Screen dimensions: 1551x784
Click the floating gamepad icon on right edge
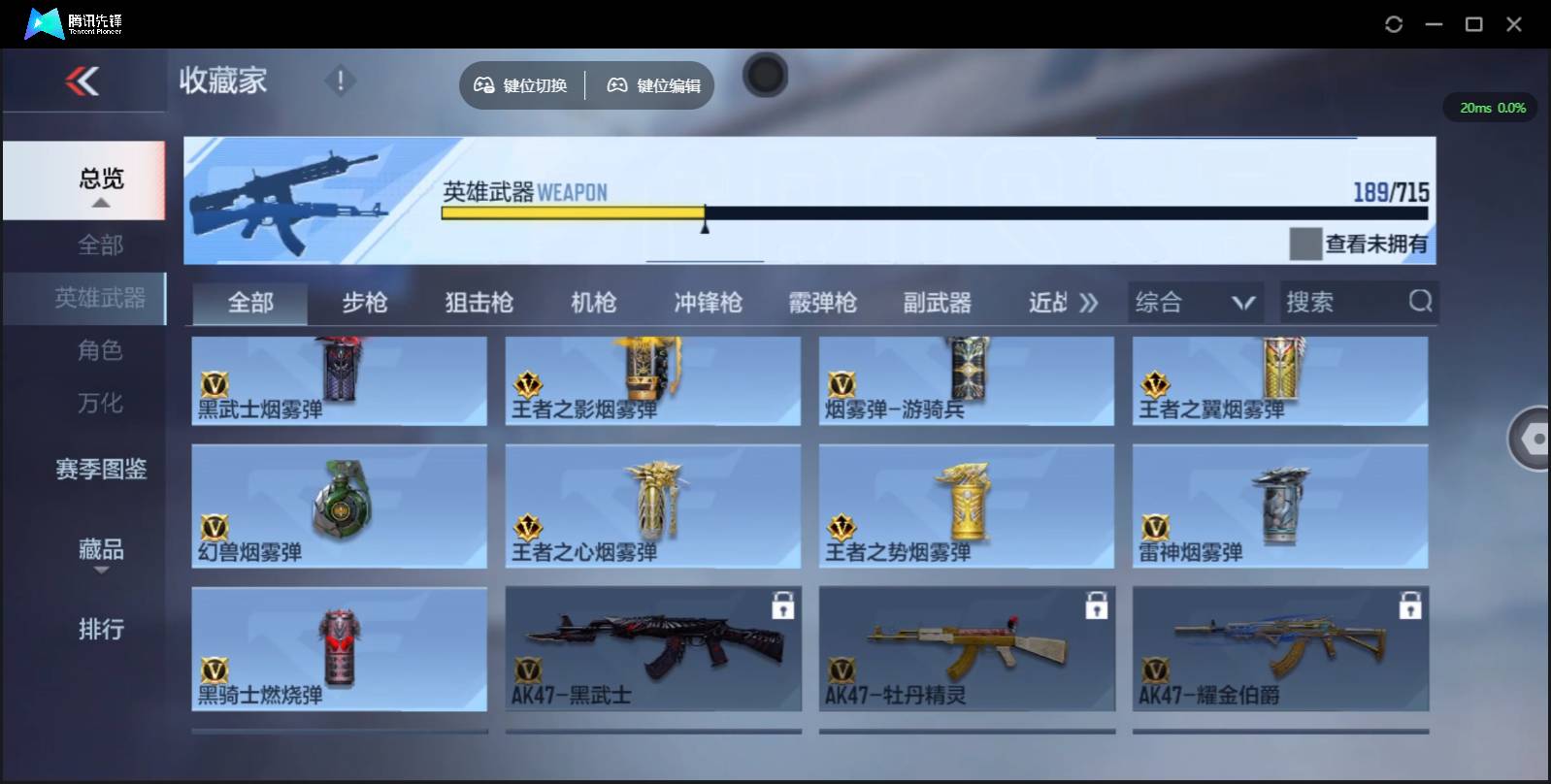point(1534,439)
